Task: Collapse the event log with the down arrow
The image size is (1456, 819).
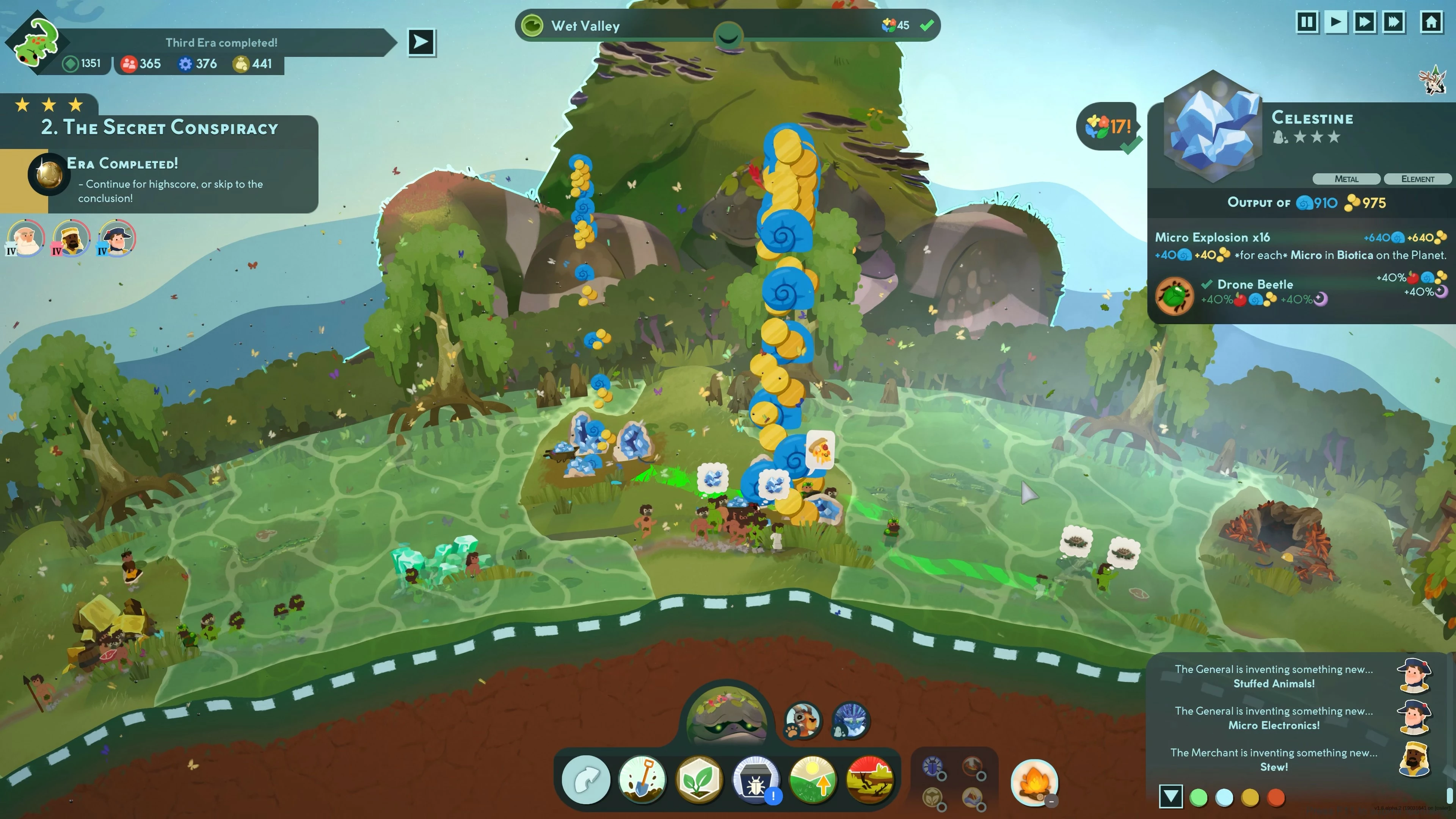Action: click(1170, 796)
